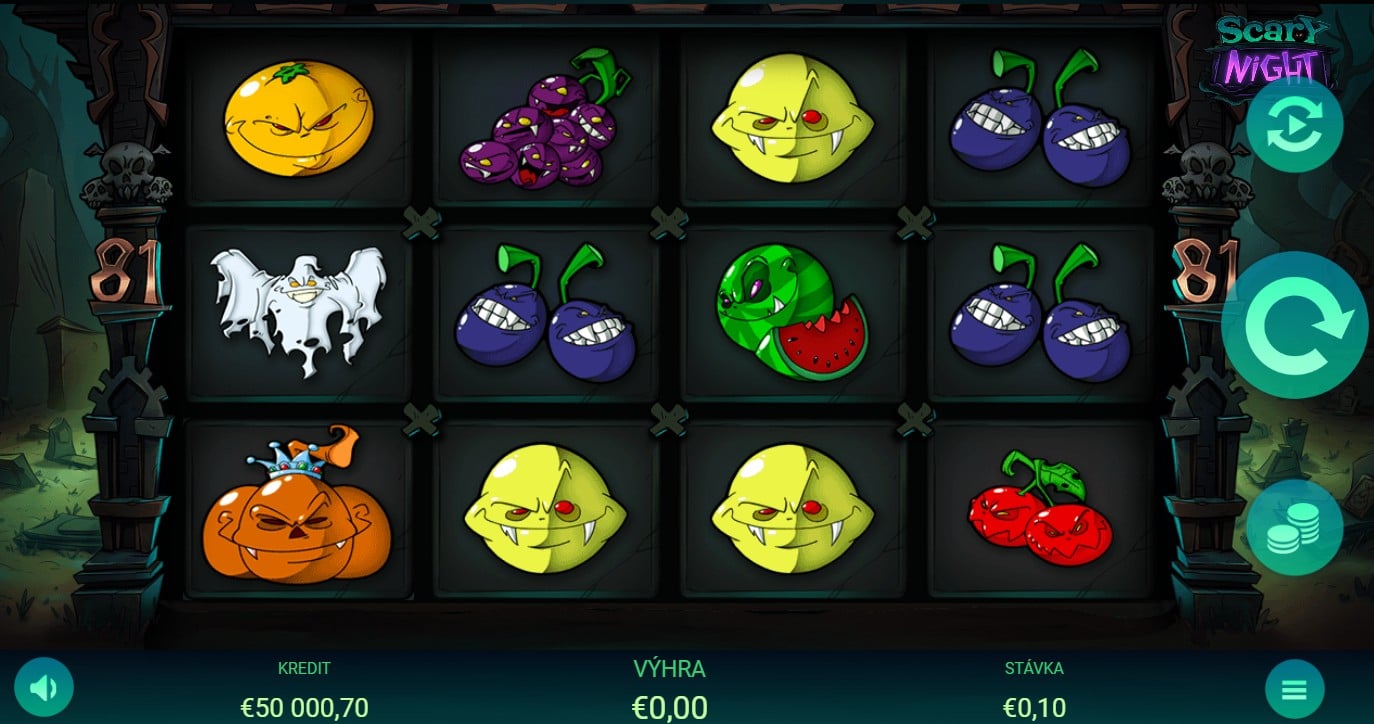Spin the reels with the large arrow button
Screen dimensions: 1374x724
[1295, 325]
